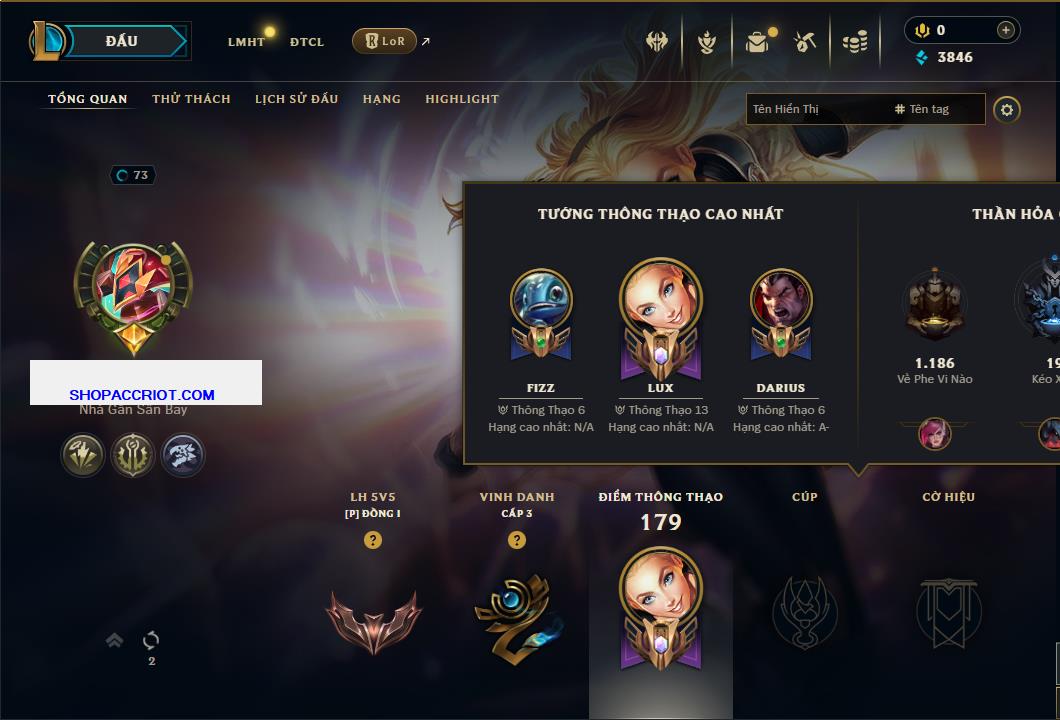The image size is (1060, 720).
Task: Select the Lux mastery champion portrait
Action: [660, 300]
